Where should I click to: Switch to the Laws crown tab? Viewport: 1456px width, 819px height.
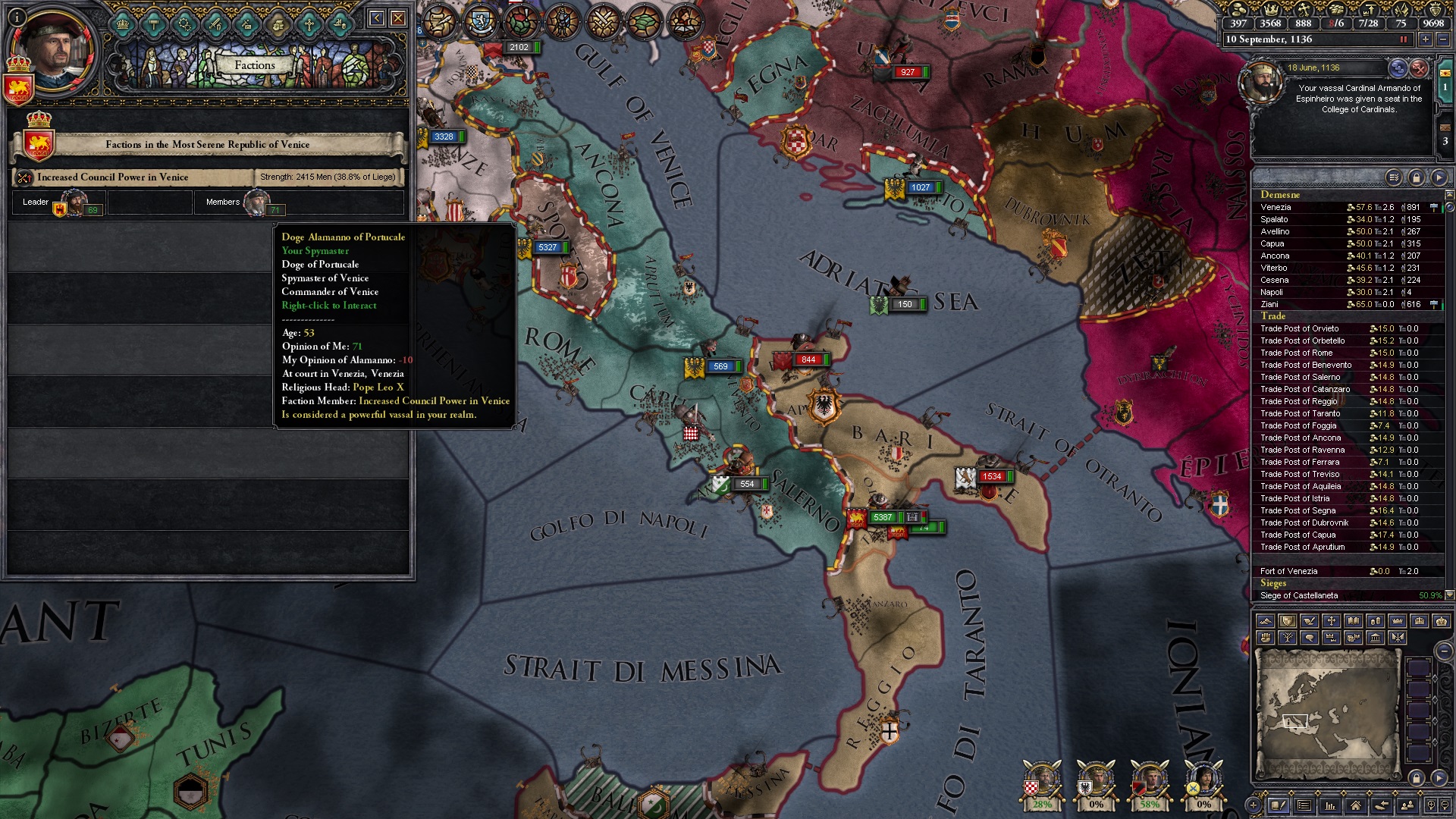coord(123,25)
